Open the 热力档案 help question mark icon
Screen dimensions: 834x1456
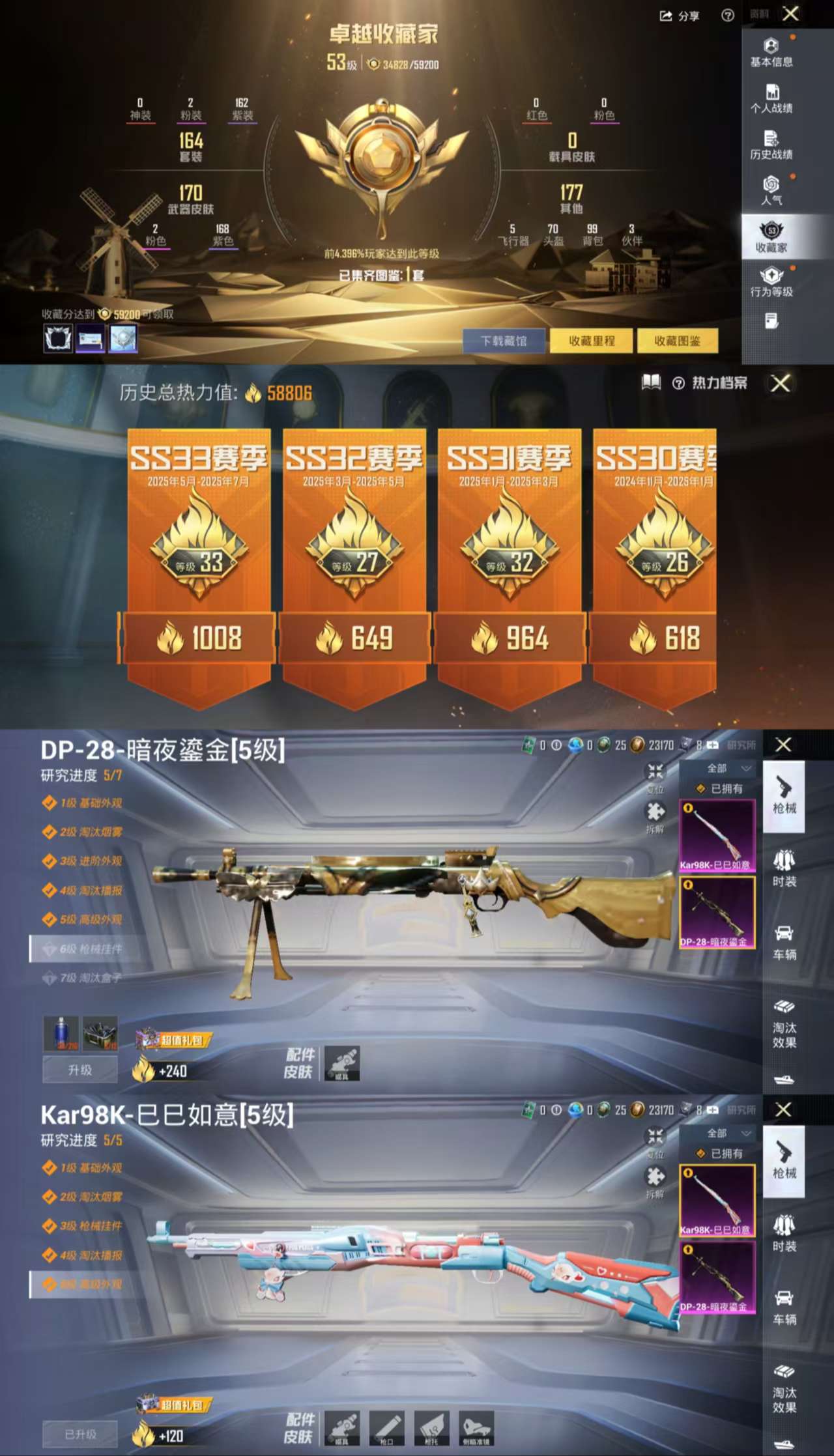(x=680, y=384)
